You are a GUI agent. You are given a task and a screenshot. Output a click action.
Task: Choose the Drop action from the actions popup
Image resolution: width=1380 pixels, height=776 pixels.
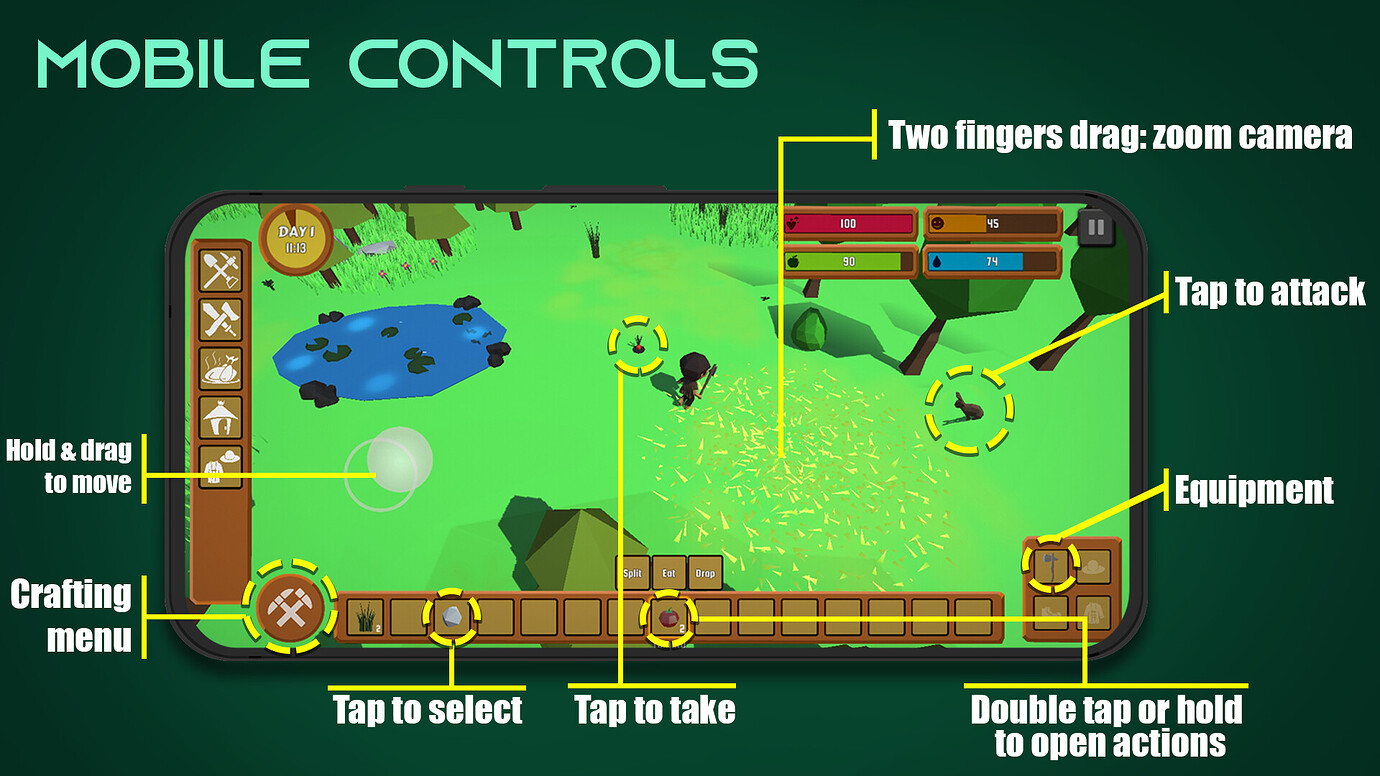click(706, 573)
